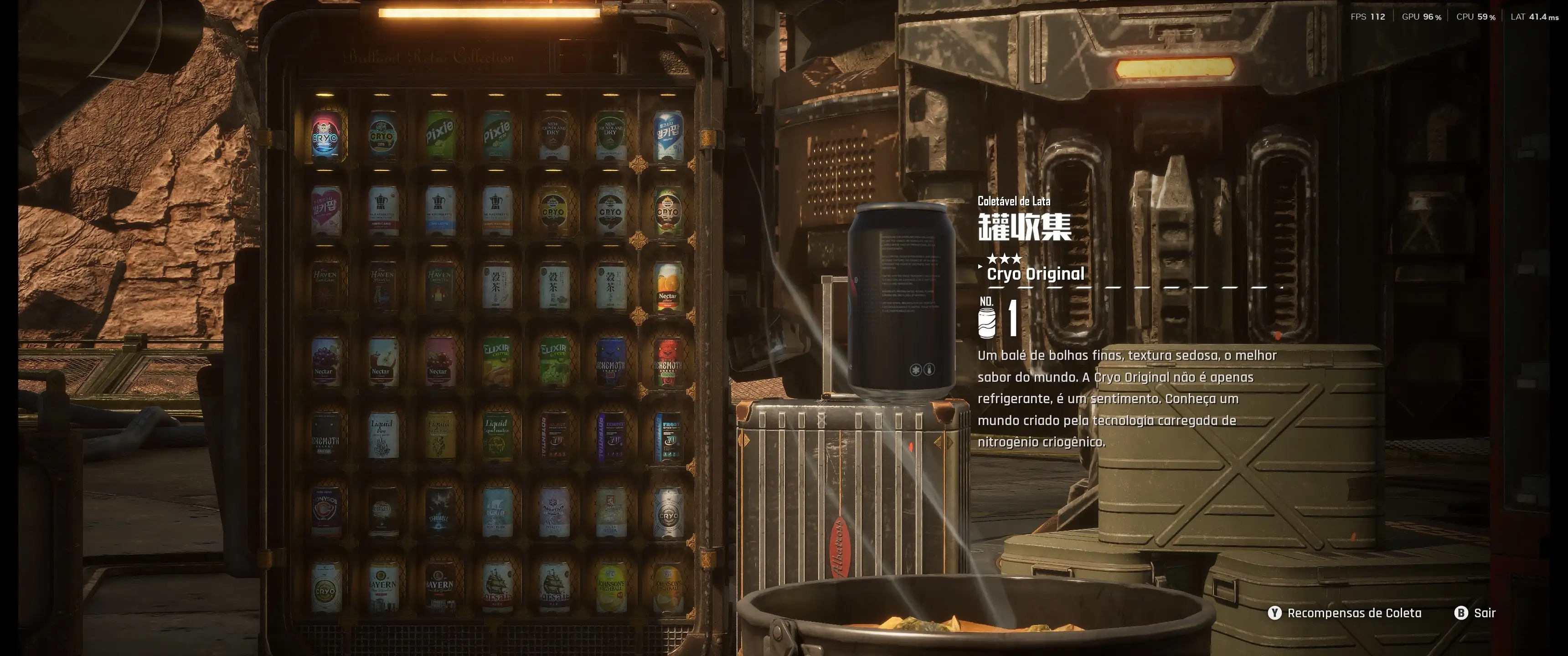Select the red Behemoth Energy can
Image resolution: width=1568 pixels, height=656 pixels.
[x=668, y=361]
